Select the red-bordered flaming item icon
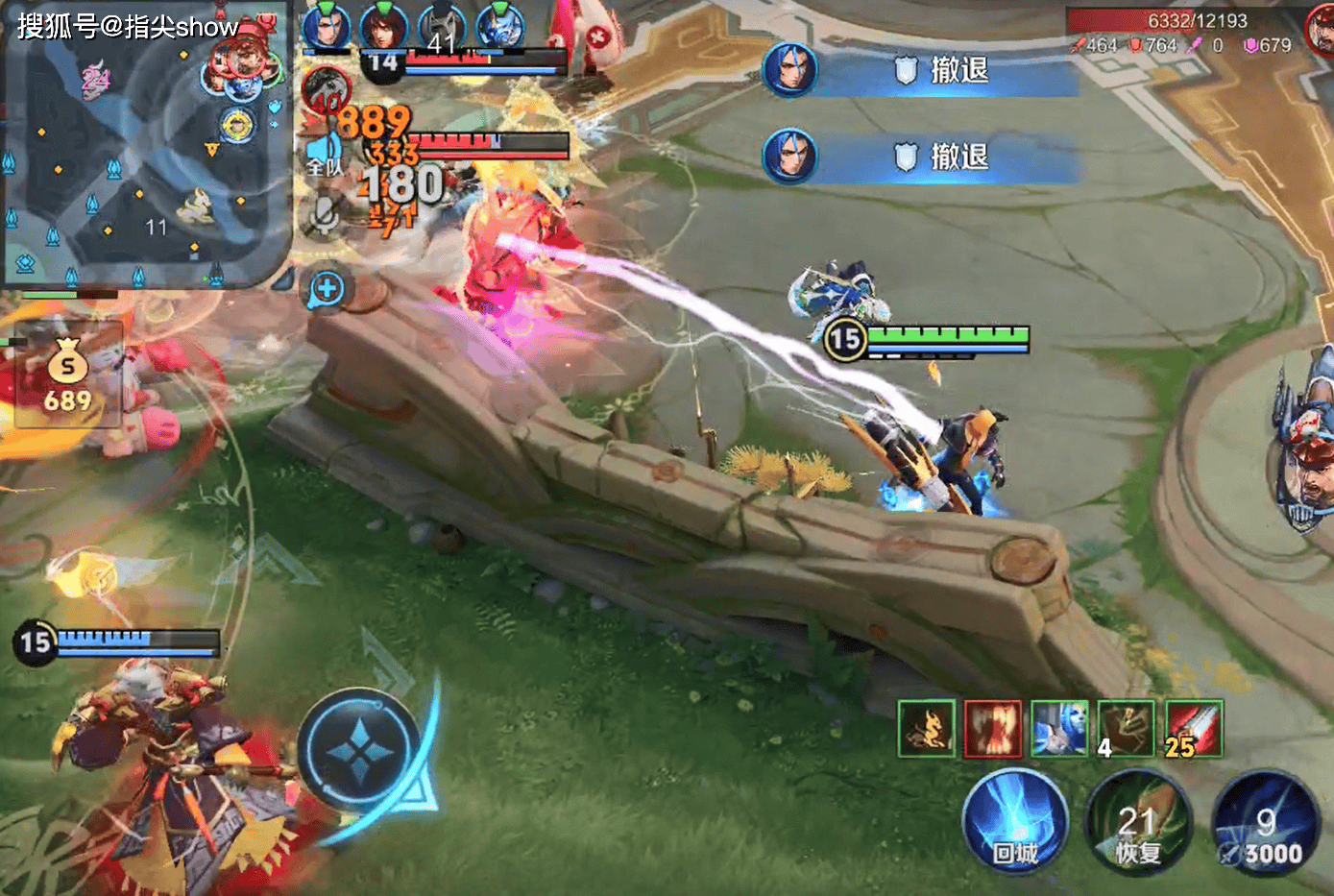The width and height of the screenshot is (1334, 896). (992, 728)
